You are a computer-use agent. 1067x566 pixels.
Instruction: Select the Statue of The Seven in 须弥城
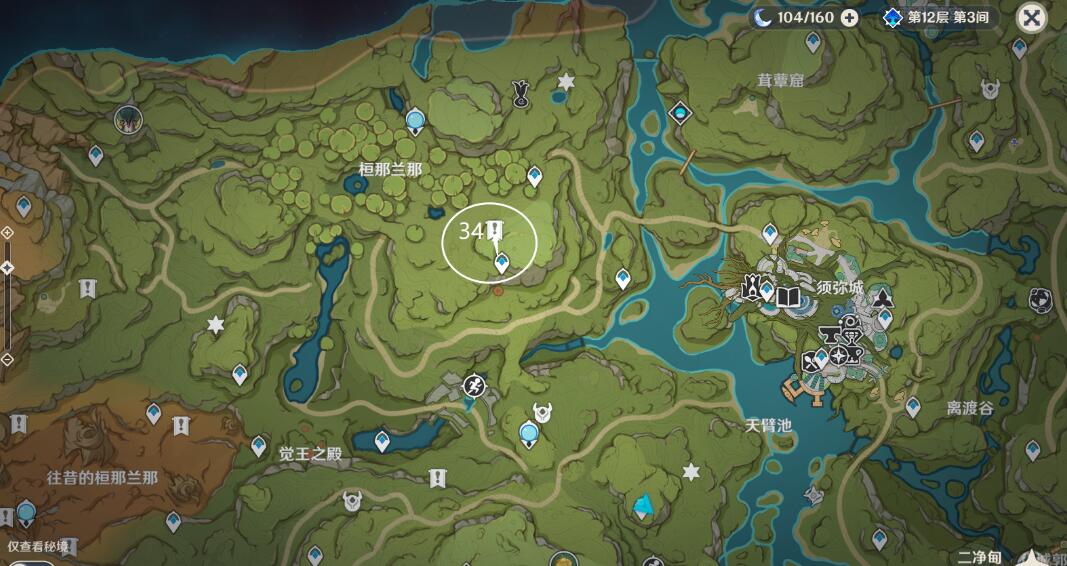point(750,291)
